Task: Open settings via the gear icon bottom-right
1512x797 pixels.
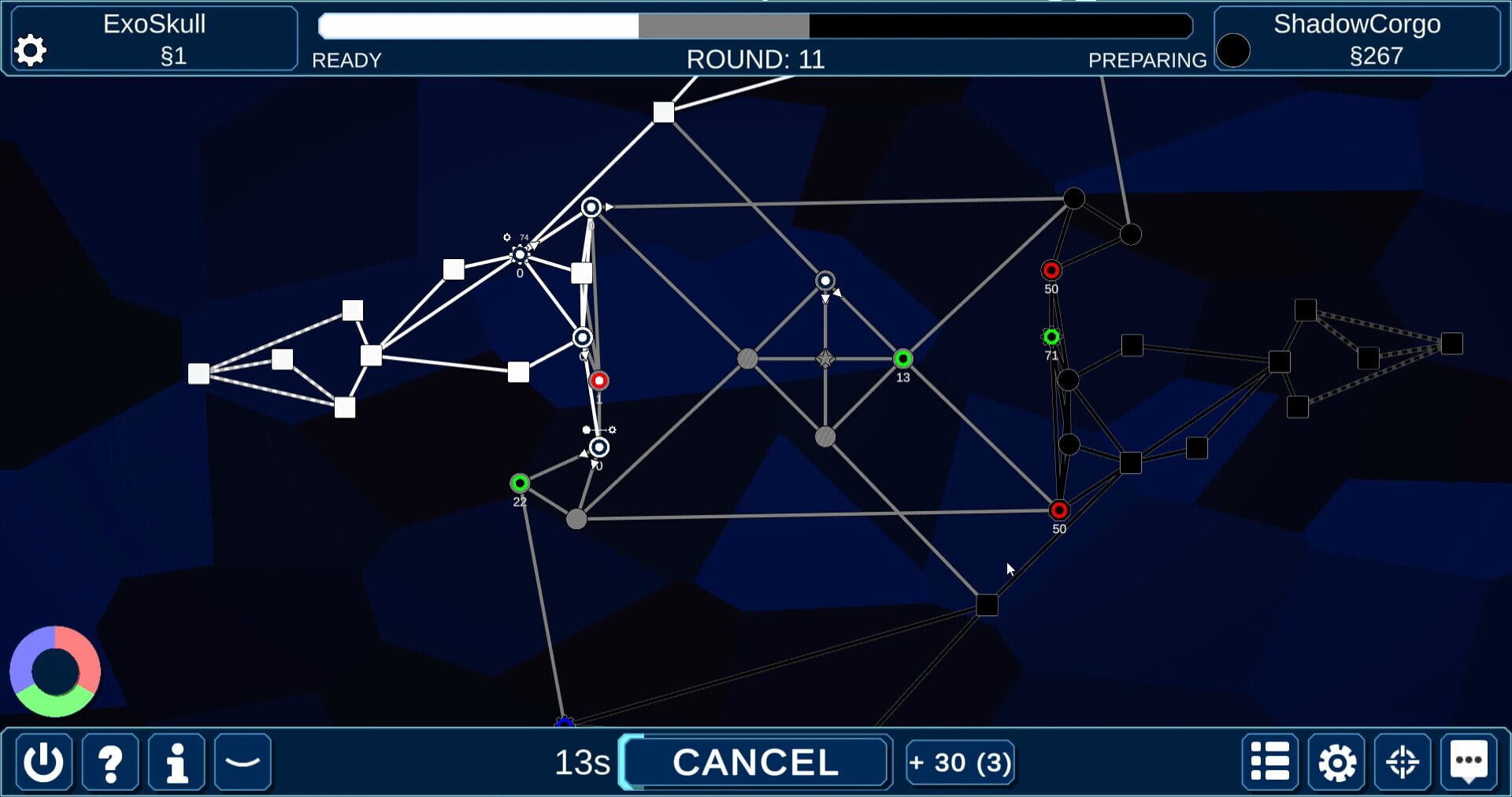Action: (1336, 762)
